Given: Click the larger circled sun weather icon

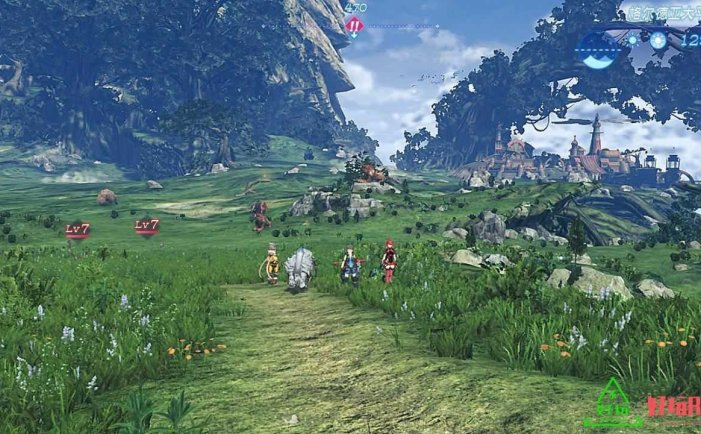Looking at the screenshot, I should pos(659,40).
